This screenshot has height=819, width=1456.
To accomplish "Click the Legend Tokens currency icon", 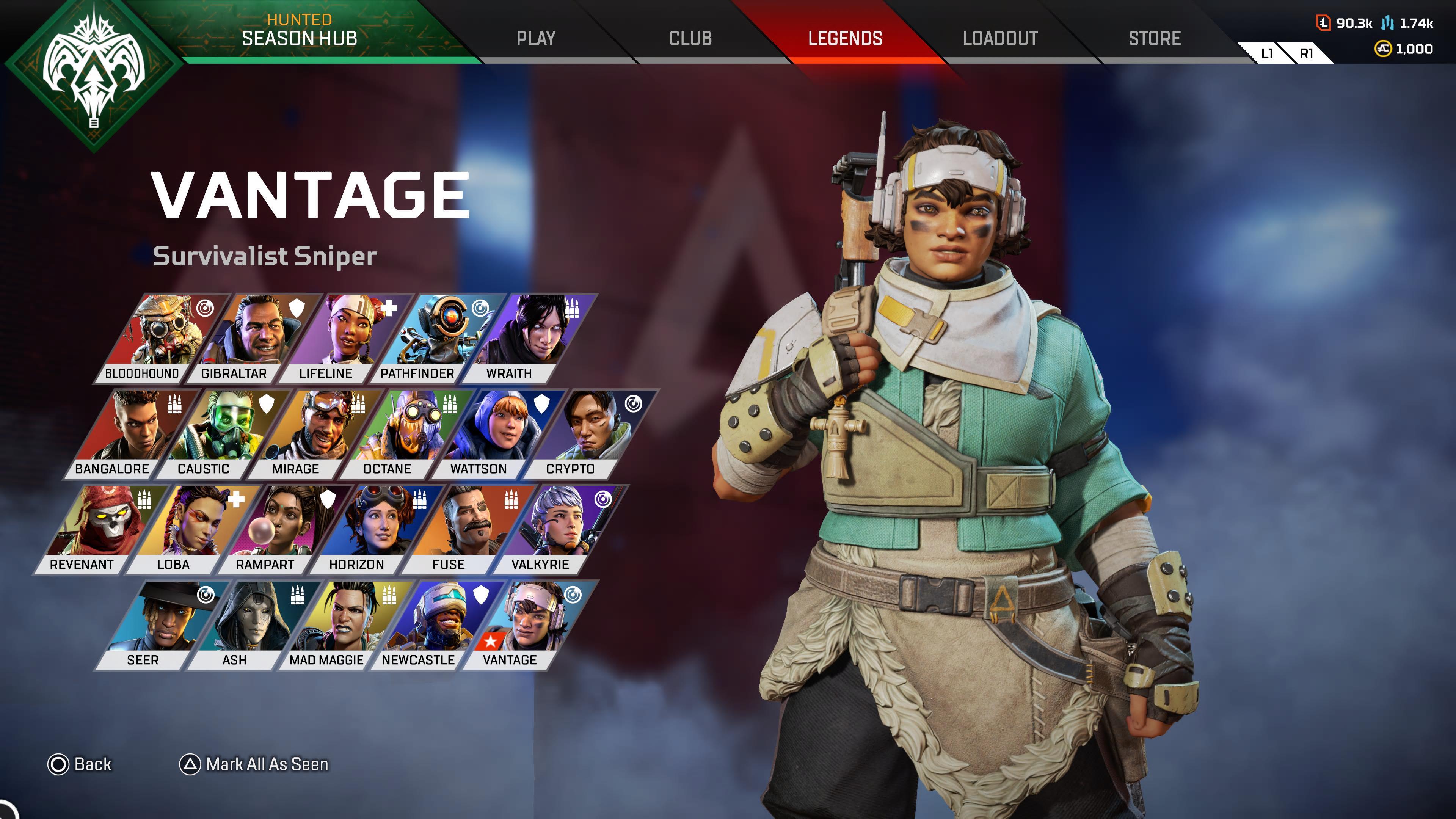I will pyautogui.click(x=1324, y=23).
